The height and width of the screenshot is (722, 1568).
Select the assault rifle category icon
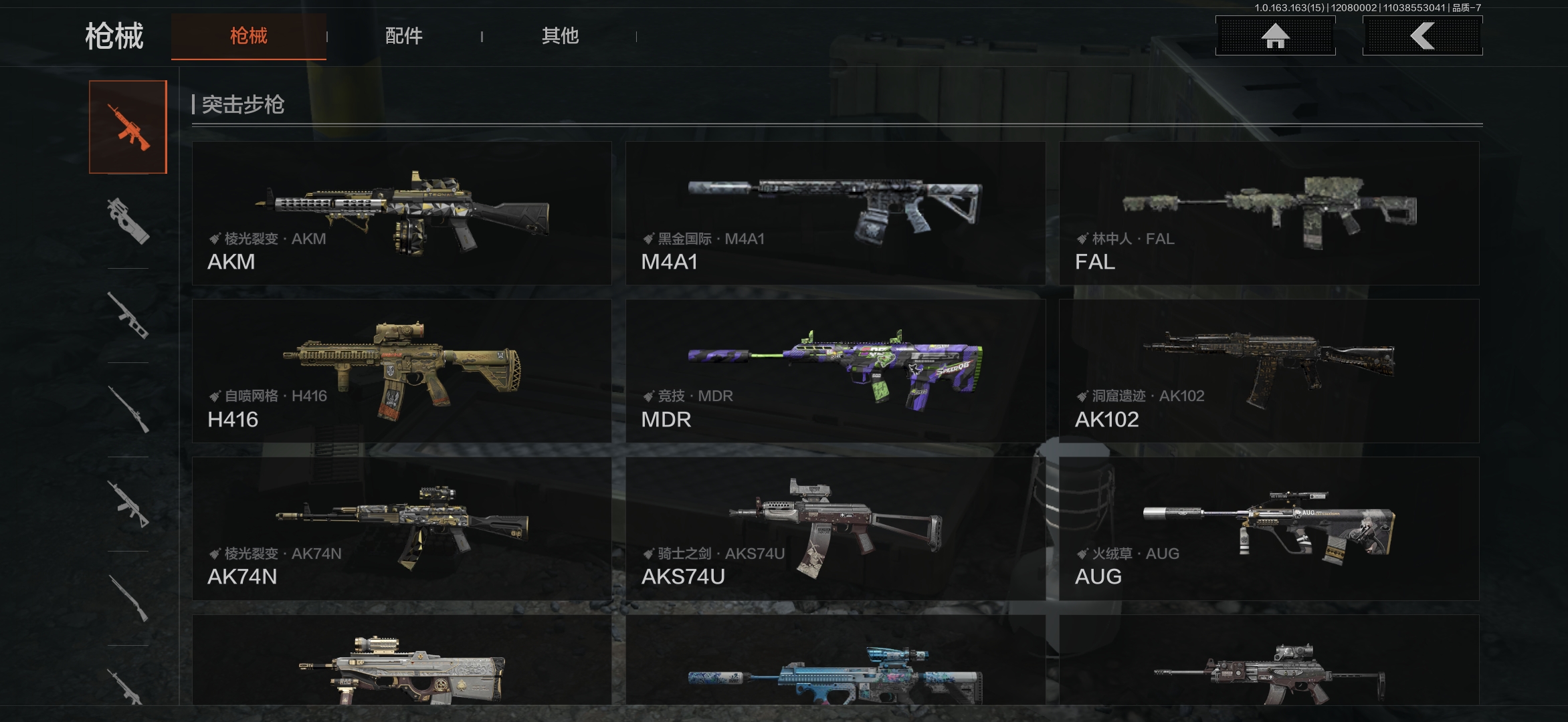click(128, 127)
